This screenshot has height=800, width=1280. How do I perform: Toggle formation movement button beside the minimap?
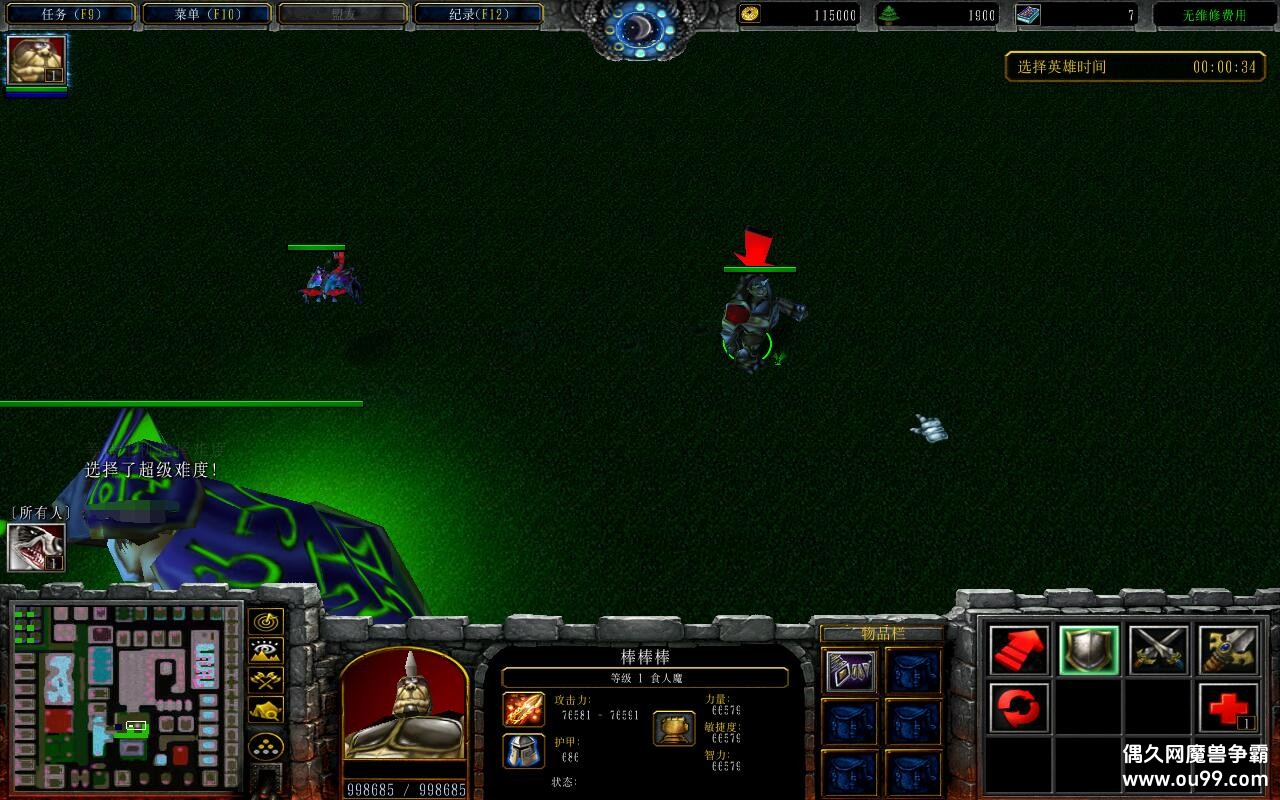265,747
